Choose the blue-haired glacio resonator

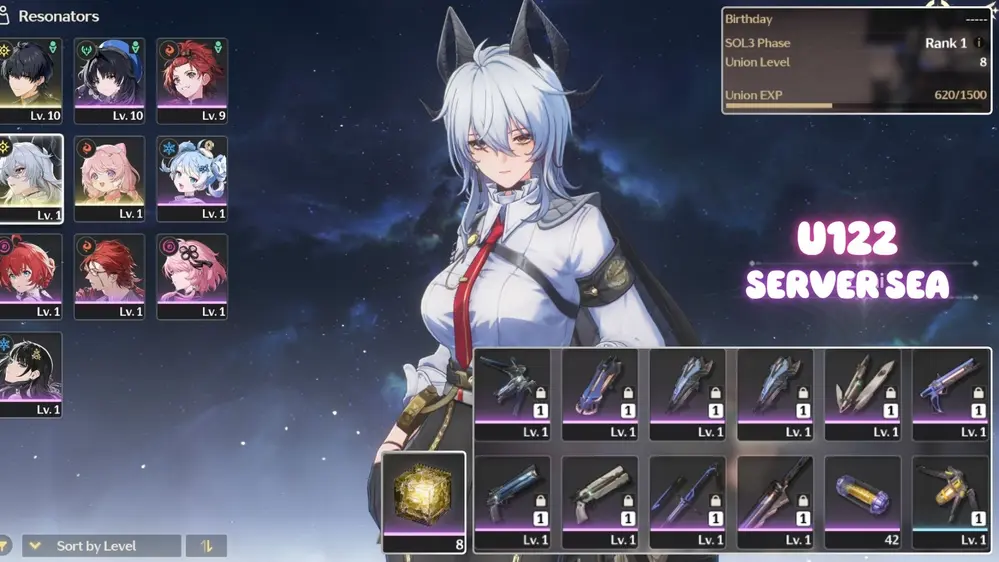click(x=191, y=178)
